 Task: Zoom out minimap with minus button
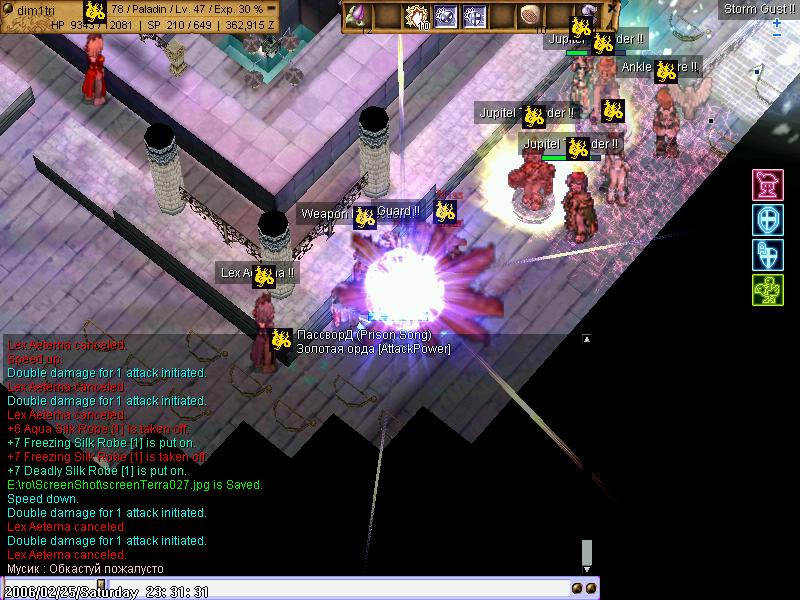pyautogui.click(x=777, y=35)
